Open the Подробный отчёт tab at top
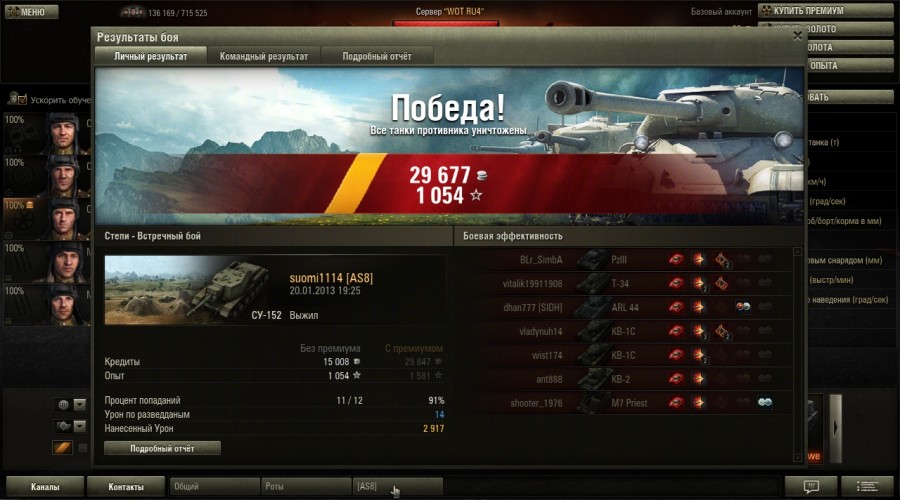Image resolution: width=900 pixels, height=500 pixels. click(x=379, y=57)
